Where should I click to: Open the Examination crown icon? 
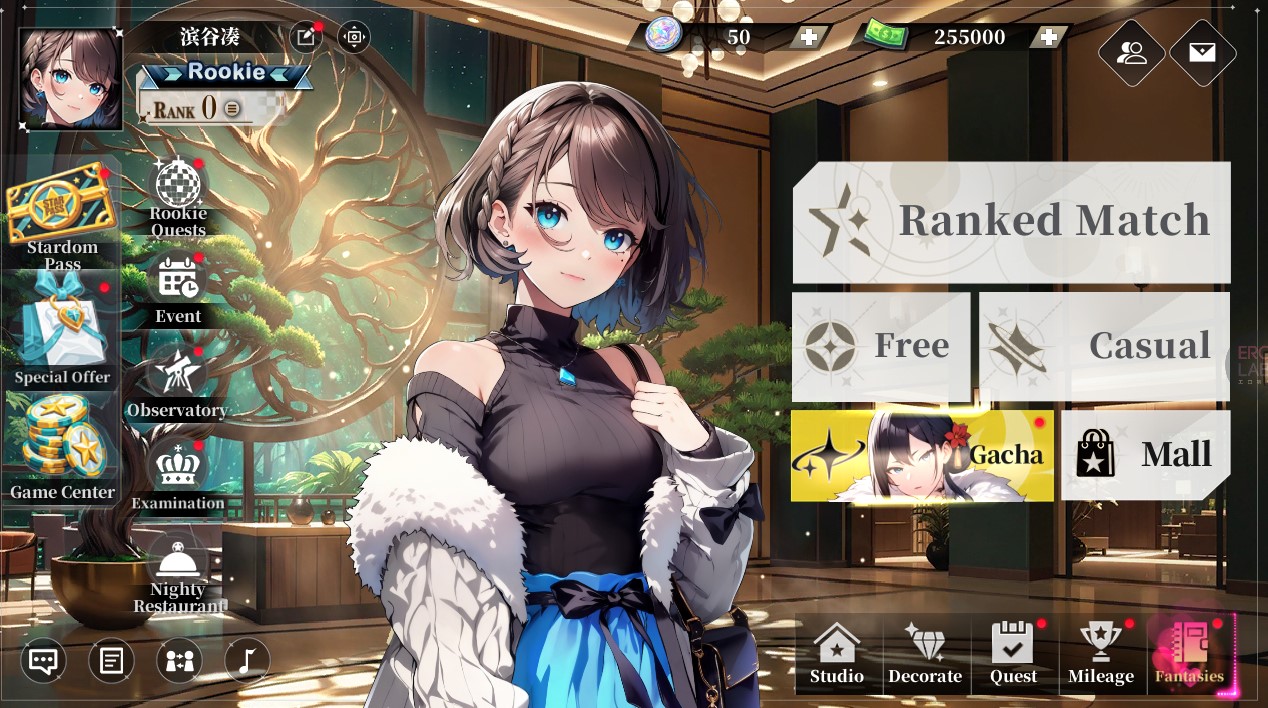click(x=177, y=472)
